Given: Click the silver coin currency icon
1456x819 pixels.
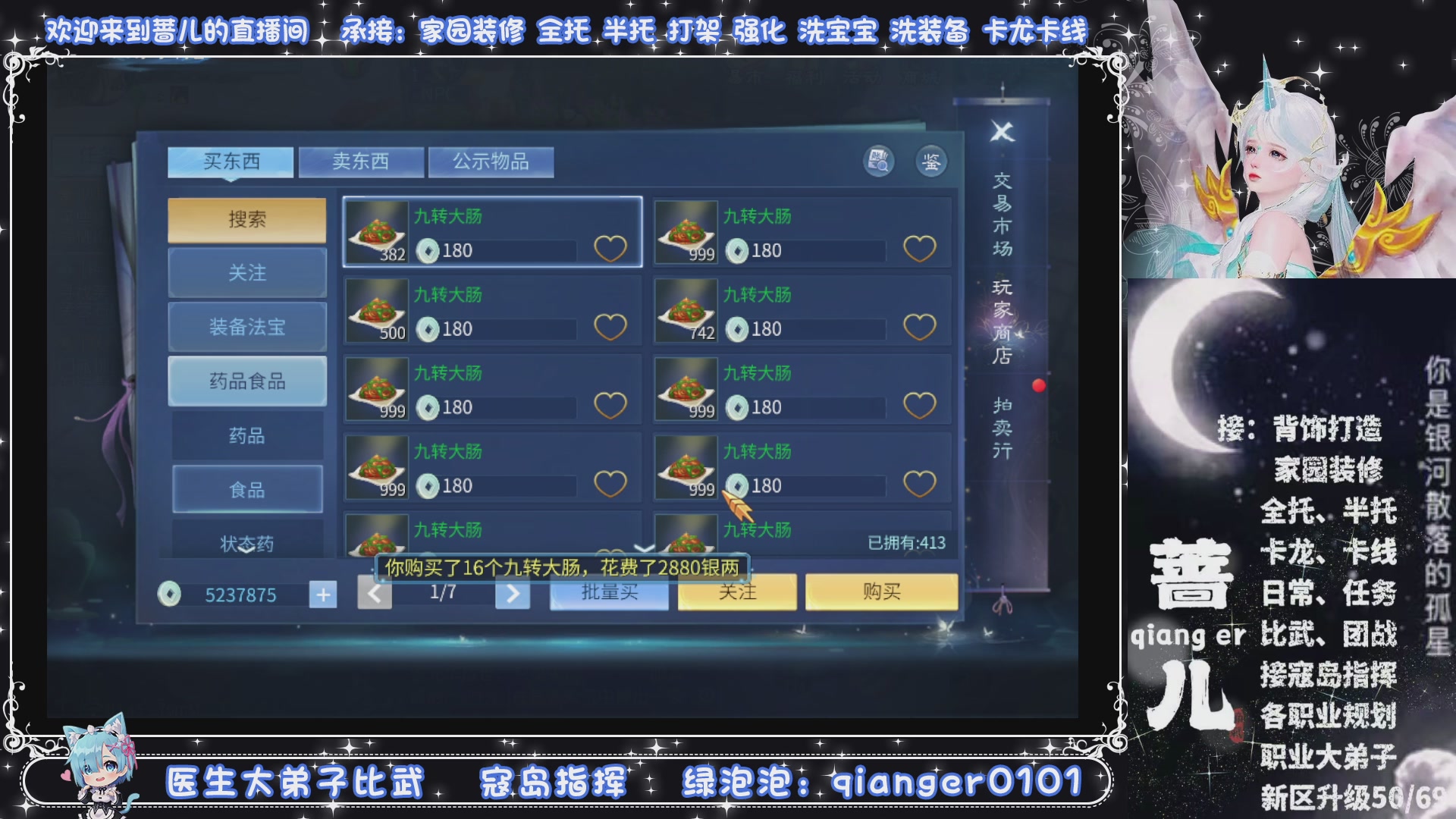Looking at the screenshot, I should pyautogui.click(x=171, y=594).
